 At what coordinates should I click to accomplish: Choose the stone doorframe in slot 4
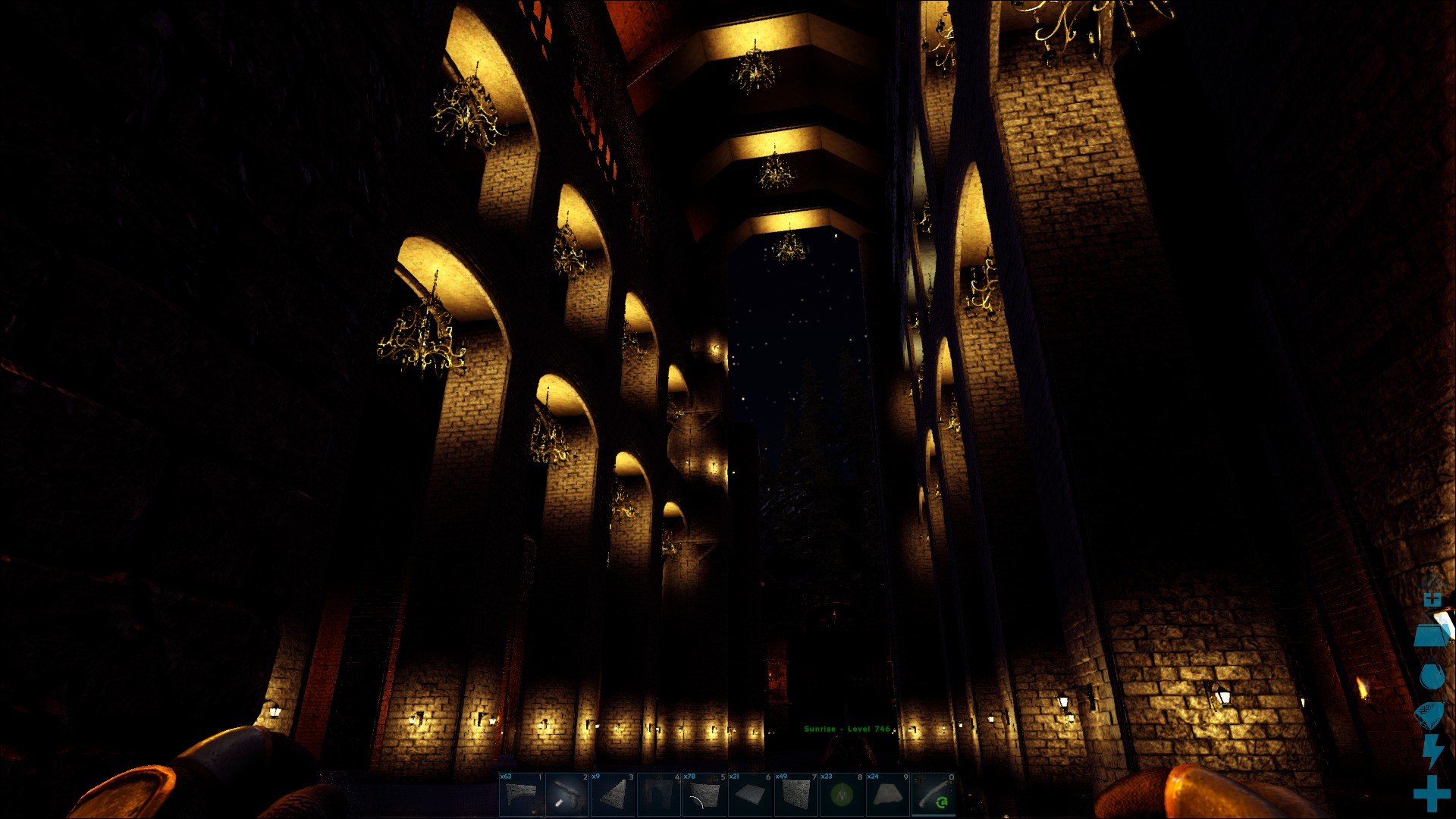point(658,795)
